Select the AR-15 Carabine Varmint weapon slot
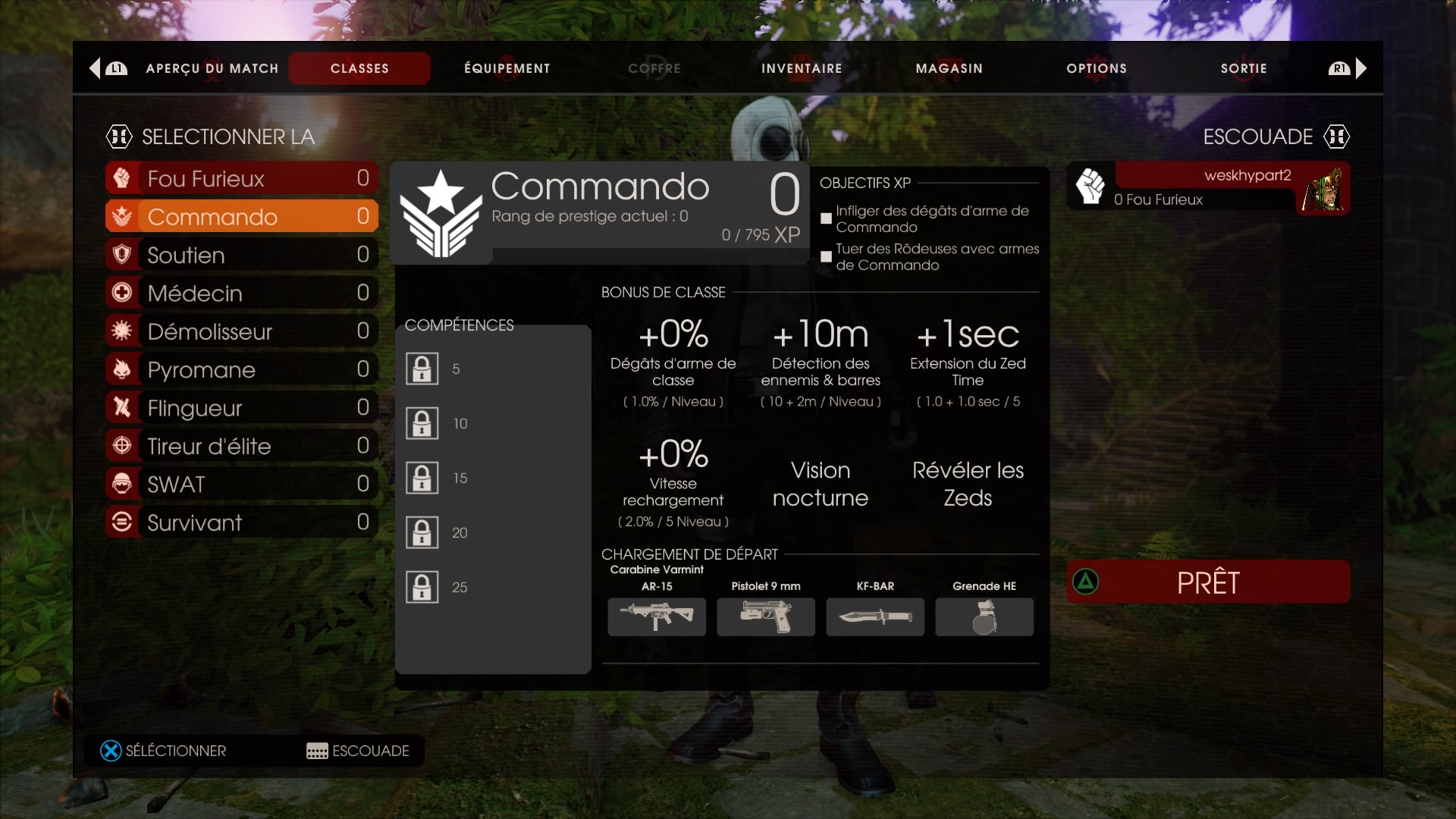Image resolution: width=1456 pixels, height=819 pixels. pyautogui.click(x=657, y=617)
